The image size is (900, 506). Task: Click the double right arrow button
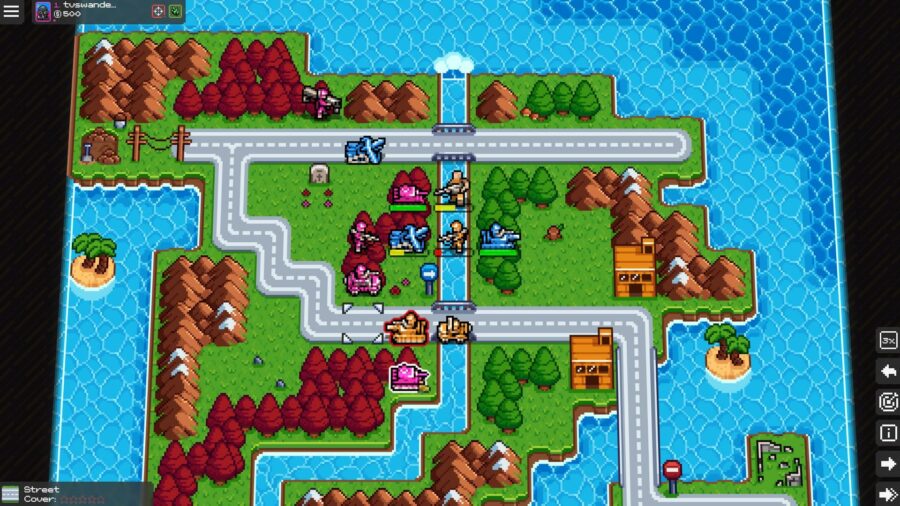click(887, 494)
